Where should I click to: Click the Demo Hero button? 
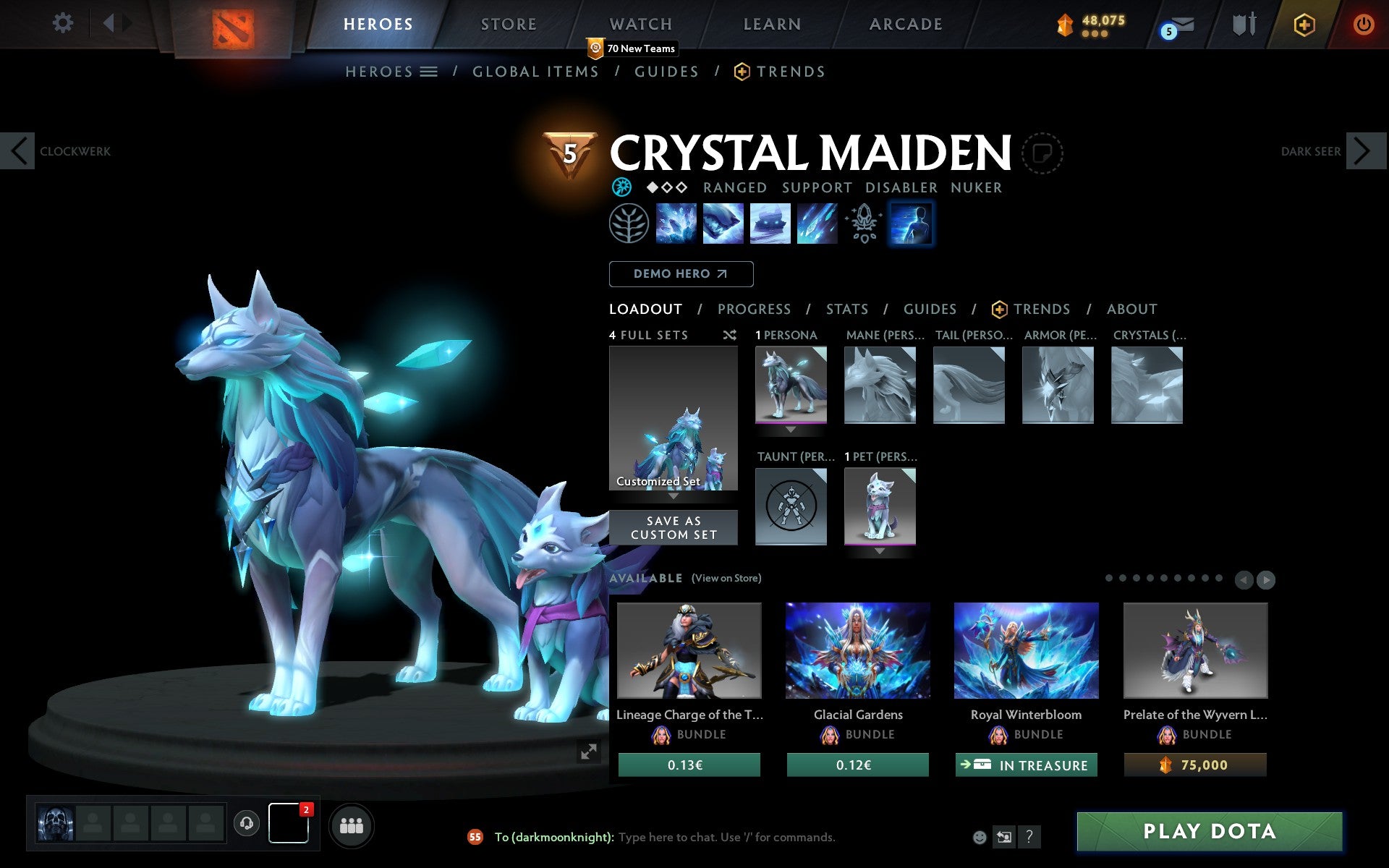pos(681,274)
